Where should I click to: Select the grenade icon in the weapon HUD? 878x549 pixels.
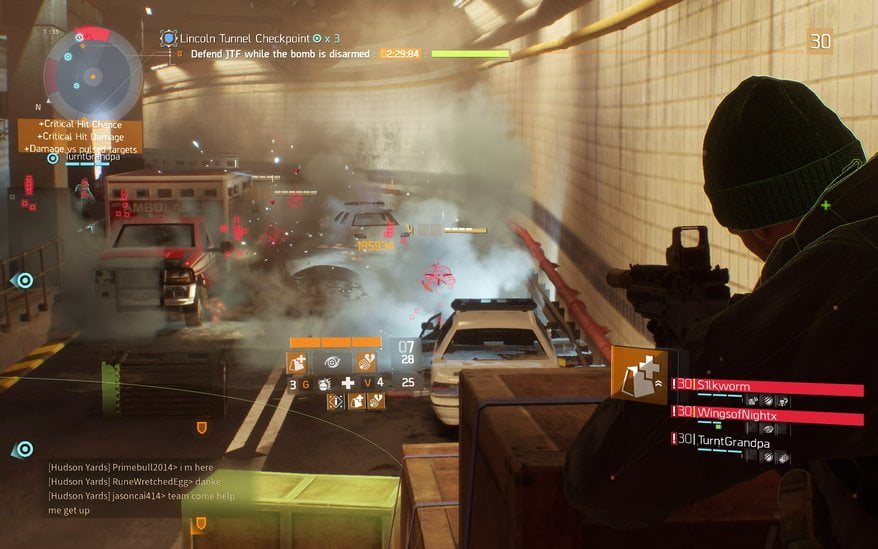[323, 383]
